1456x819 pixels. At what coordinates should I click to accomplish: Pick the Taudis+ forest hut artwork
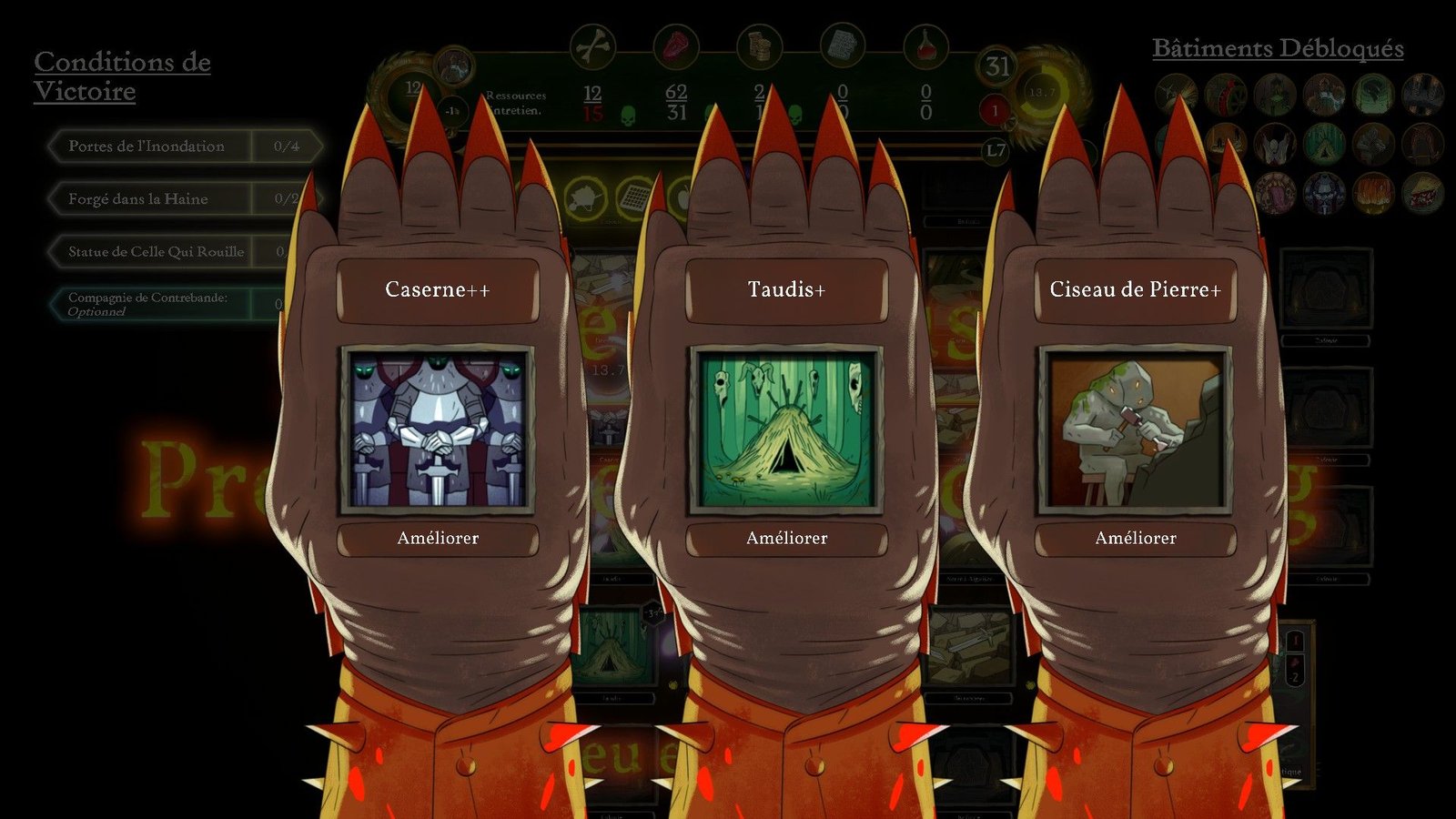(786, 429)
